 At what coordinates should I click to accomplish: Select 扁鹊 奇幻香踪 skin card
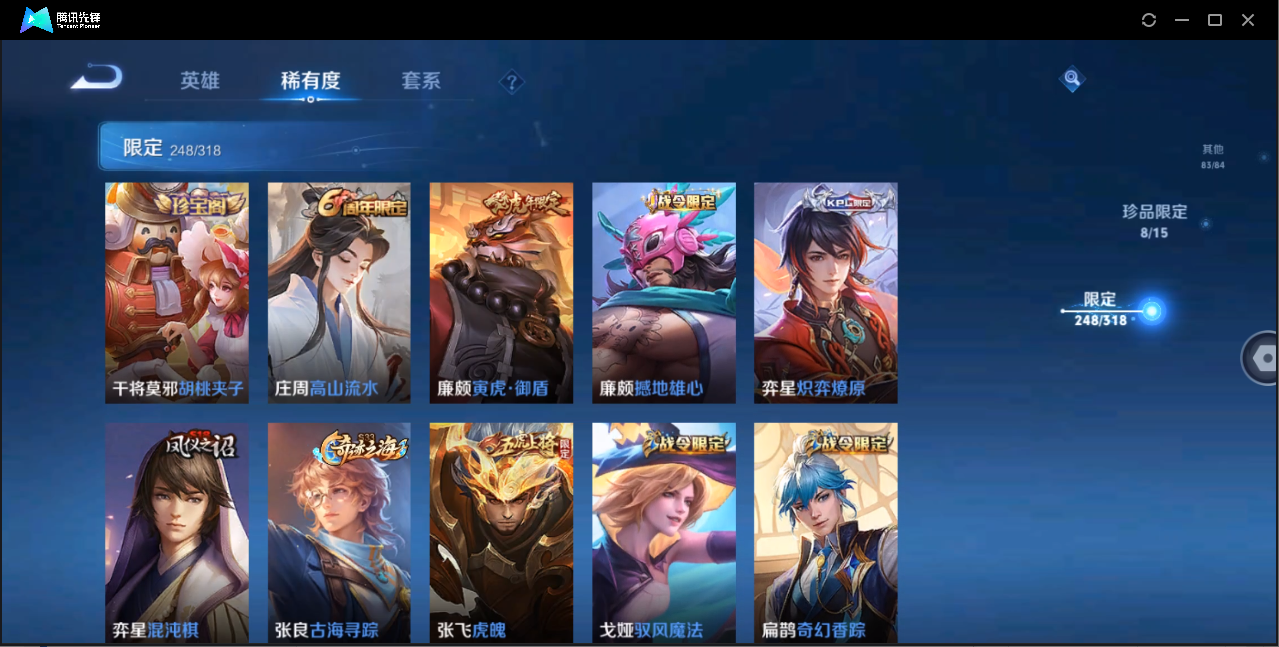coord(825,532)
